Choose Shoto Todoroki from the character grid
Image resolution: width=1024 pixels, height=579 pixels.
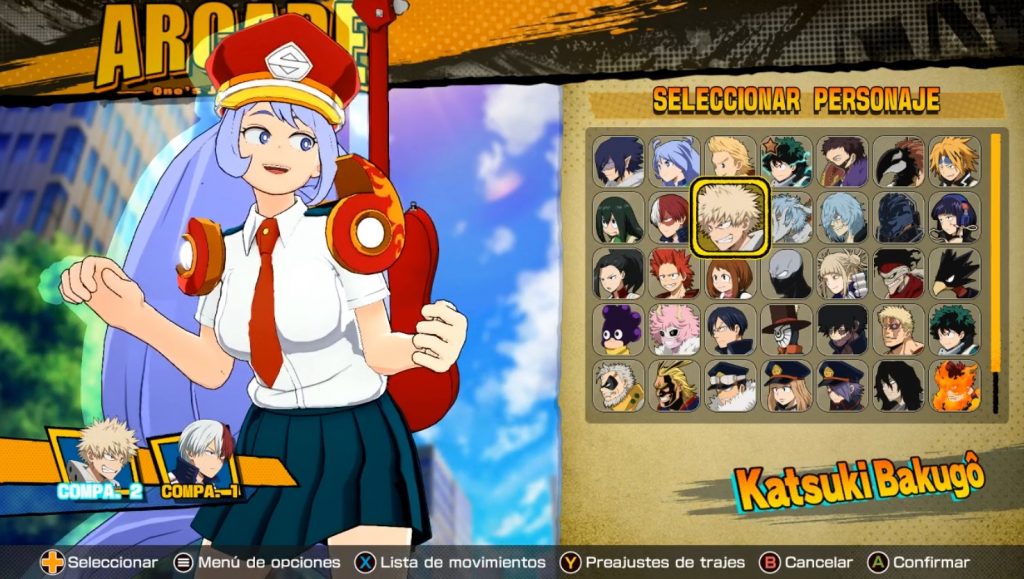pyautogui.click(x=674, y=218)
